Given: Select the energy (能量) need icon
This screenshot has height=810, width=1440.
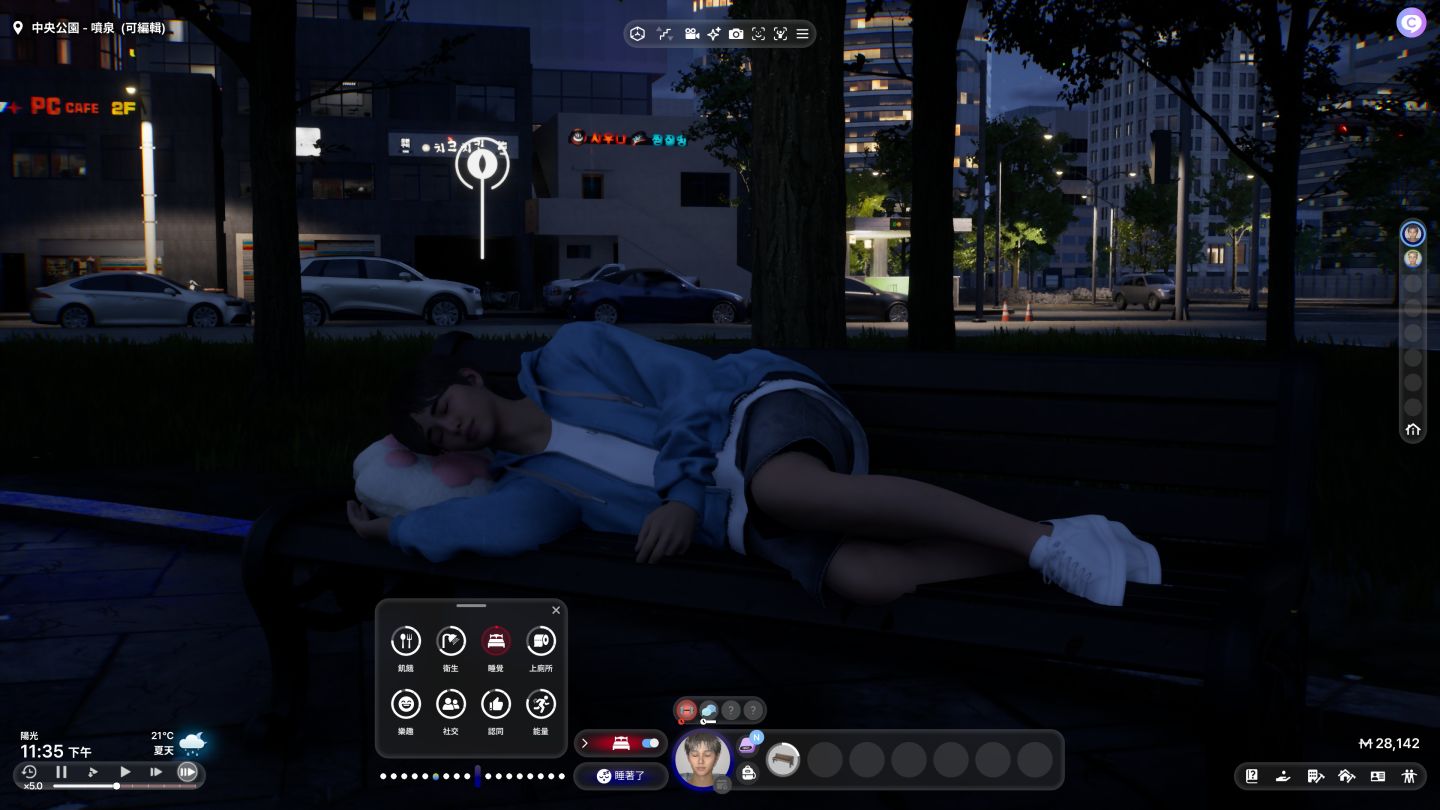Looking at the screenshot, I should (x=541, y=704).
